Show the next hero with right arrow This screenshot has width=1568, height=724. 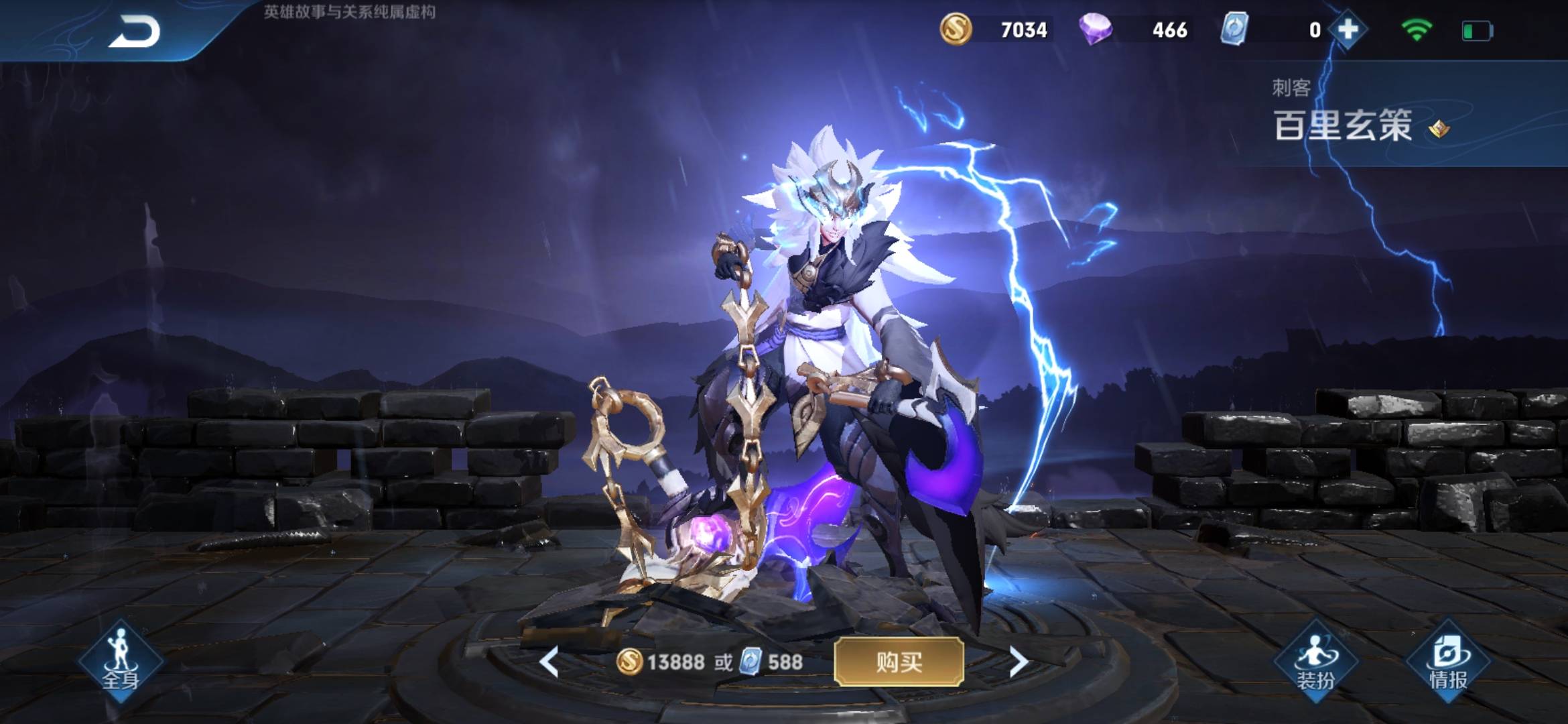pos(1019,662)
